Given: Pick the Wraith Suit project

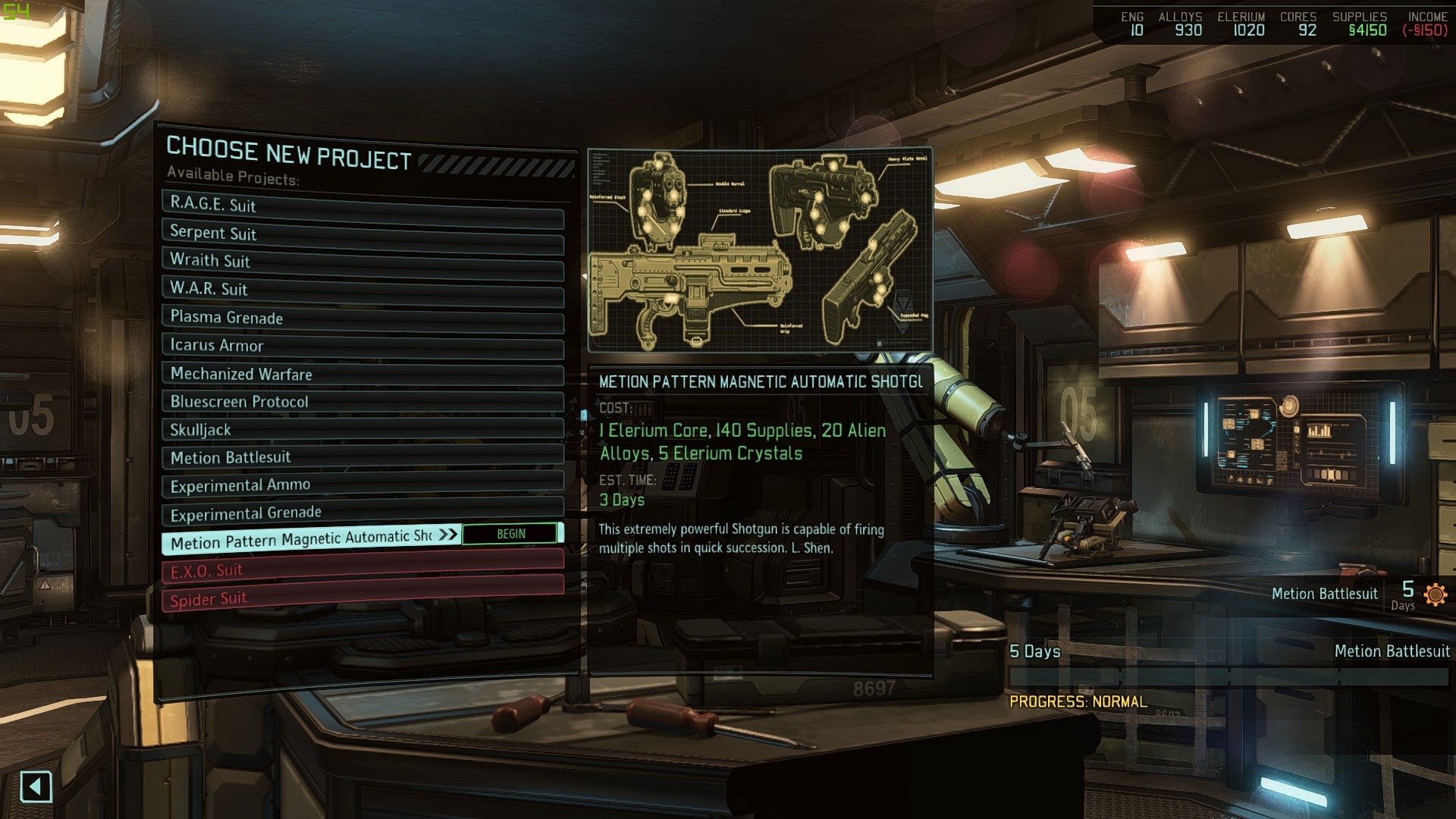Looking at the screenshot, I should tap(362, 262).
